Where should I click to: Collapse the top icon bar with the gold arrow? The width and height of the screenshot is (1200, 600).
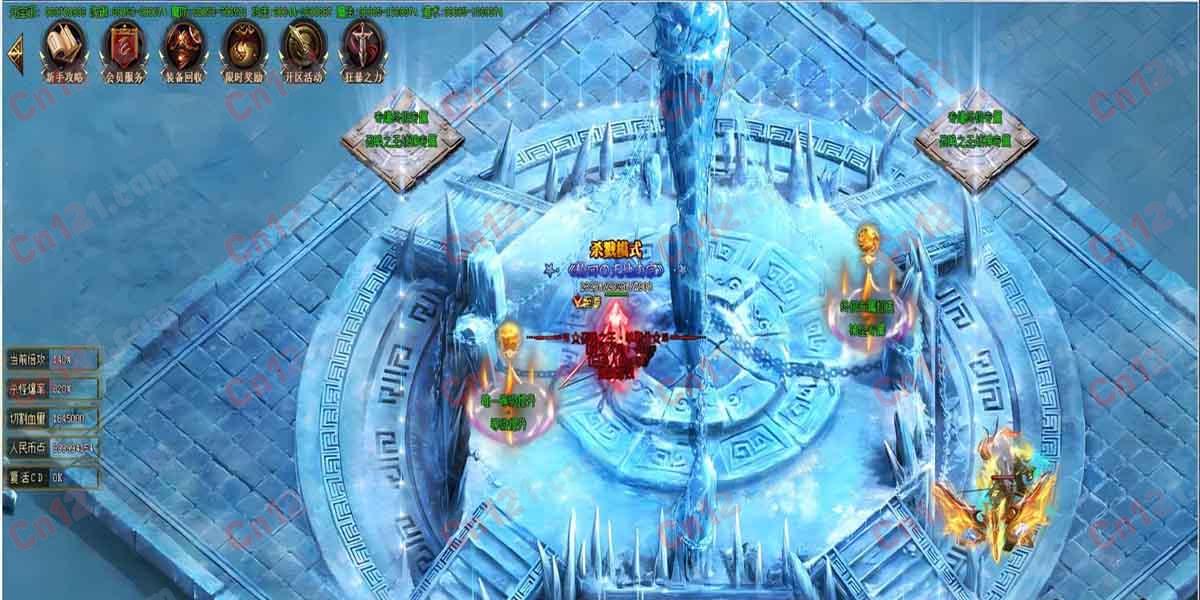click(16, 50)
